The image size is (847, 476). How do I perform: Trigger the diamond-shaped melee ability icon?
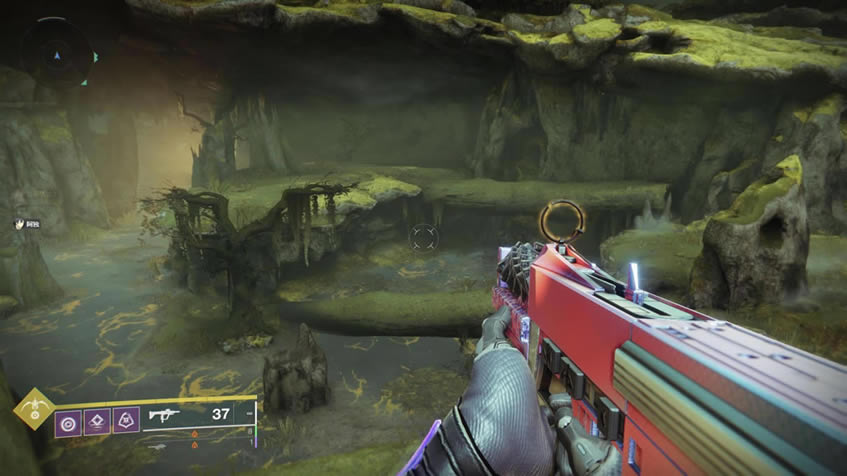point(98,421)
